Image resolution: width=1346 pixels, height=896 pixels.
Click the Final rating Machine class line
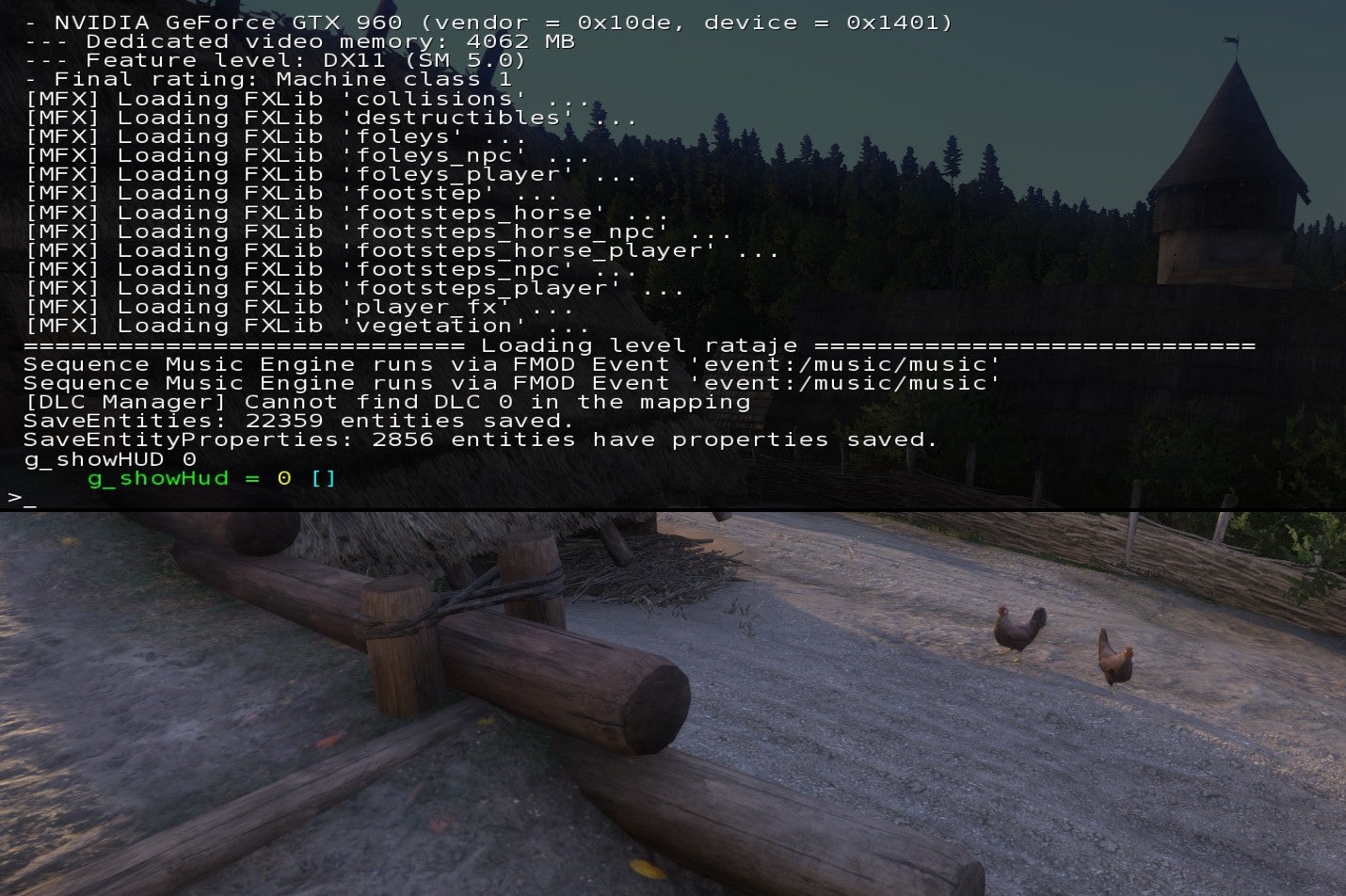(x=264, y=79)
